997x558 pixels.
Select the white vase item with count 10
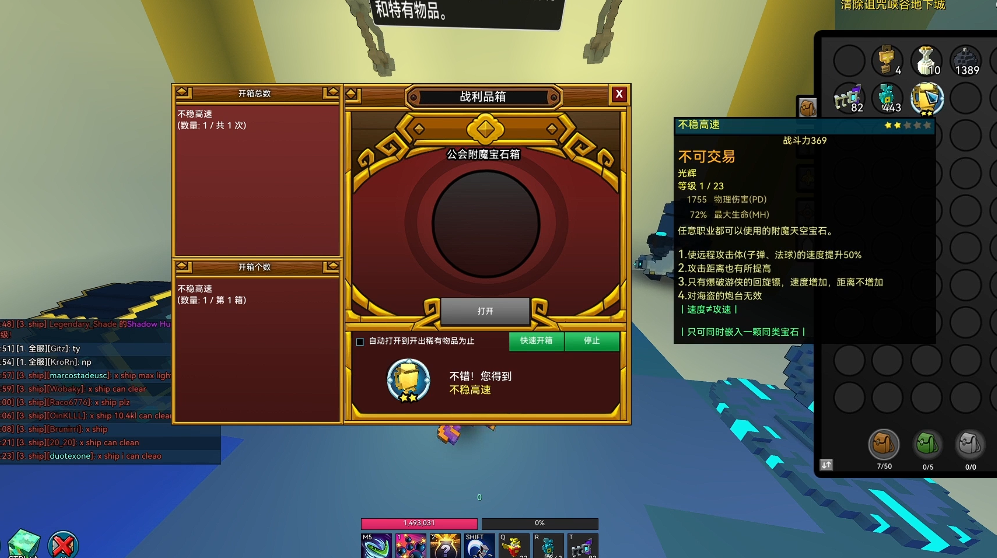click(926, 60)
